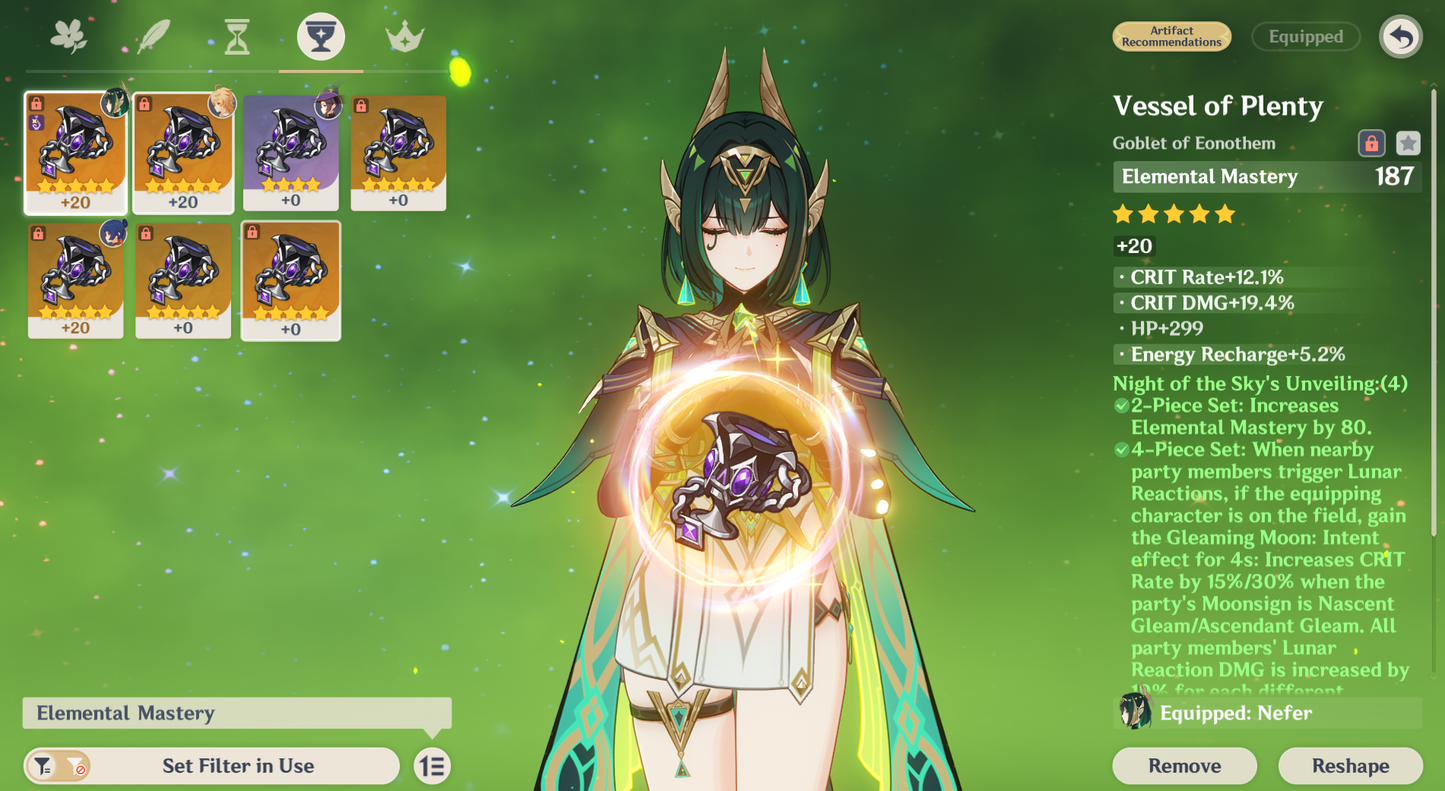Click the red lock icon on the second-row artifact

pyautogui.click(x=40, y=232)
